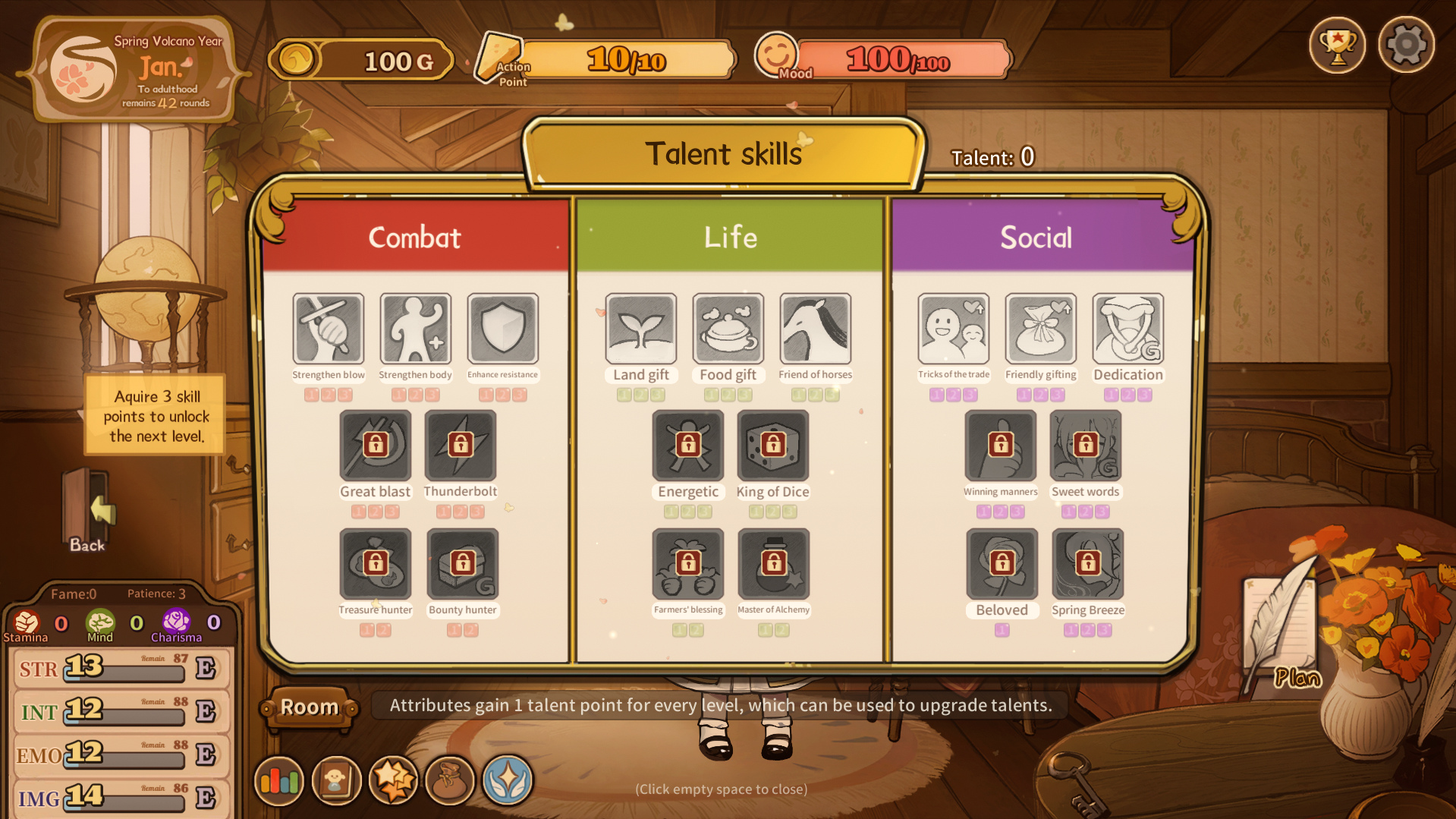Go back using the Back door arrow
Viewport: 1456px width, 819px height.
click(90, 512)
